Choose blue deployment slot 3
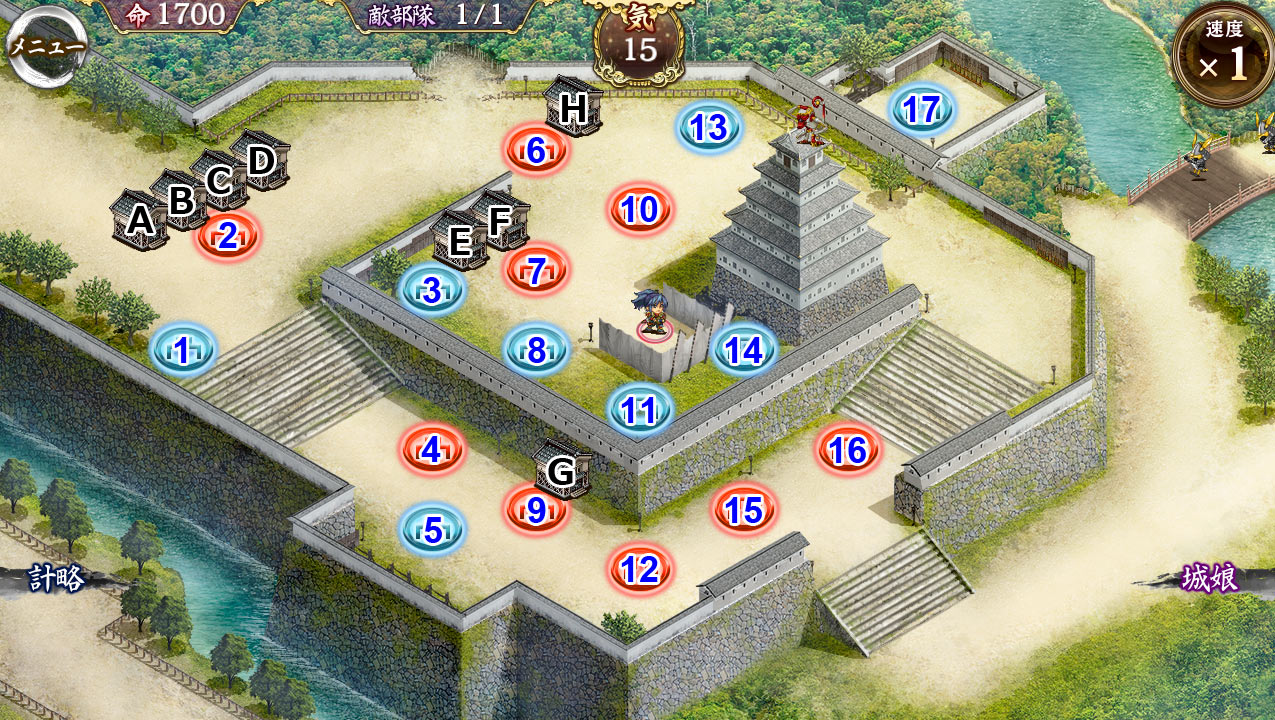 click(x=432, y=291)
